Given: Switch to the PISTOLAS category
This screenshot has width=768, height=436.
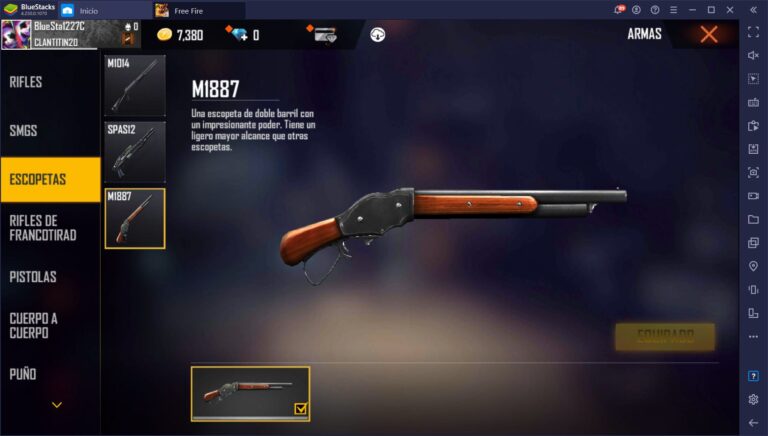Looking at the screenshot, I should 33,276.
